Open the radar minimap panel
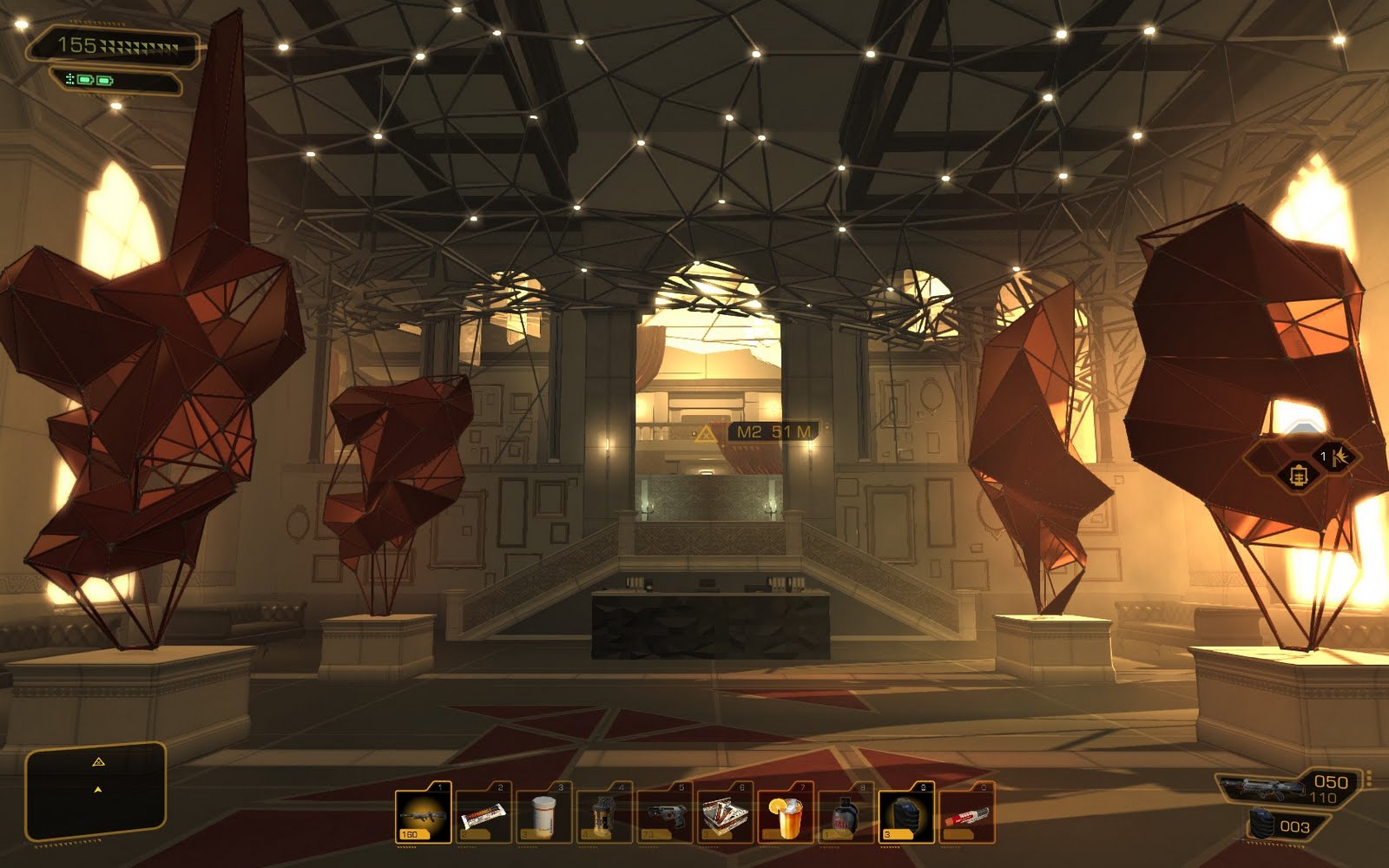The height and width of the screenshot is (868, 1389). pyautogui.click(x=96, y=793)
